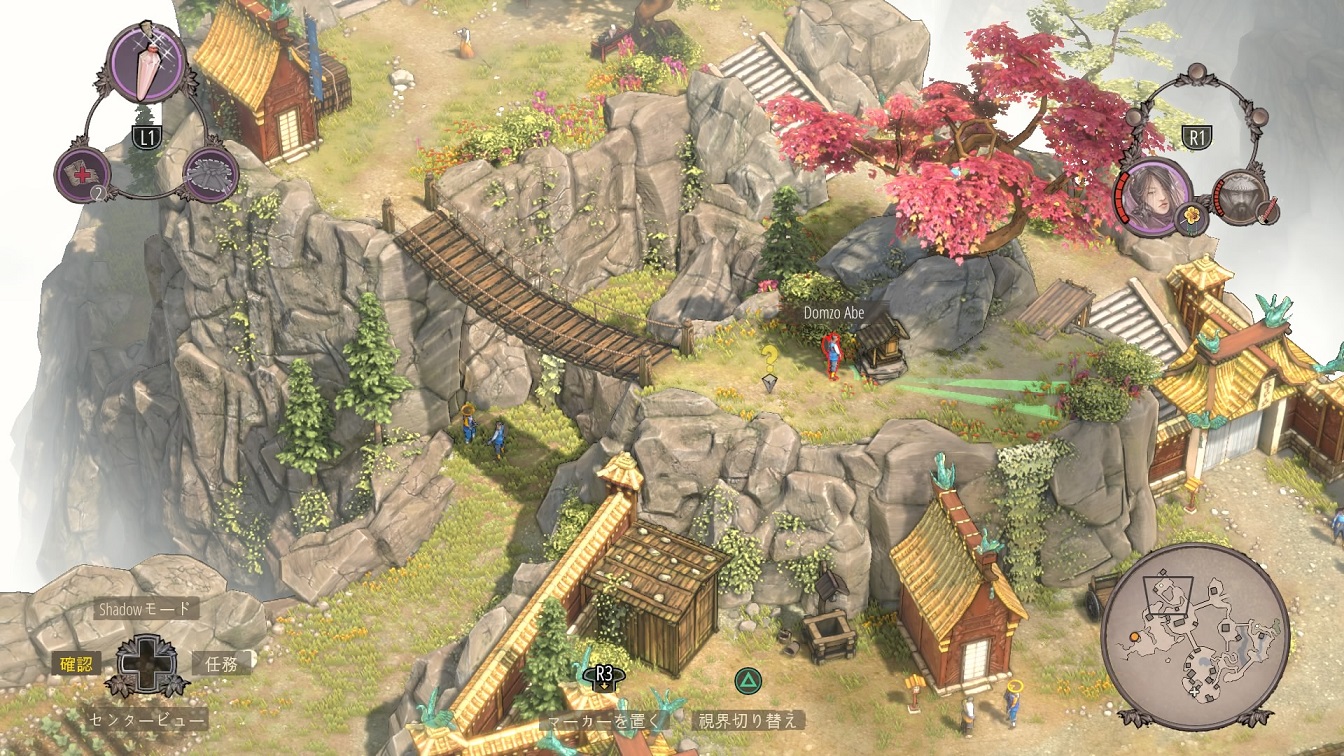Image resolution: width=1344 pixels, height=756 pixels.
Task: Use the red cross bandage item
Action: coord(82,174)
